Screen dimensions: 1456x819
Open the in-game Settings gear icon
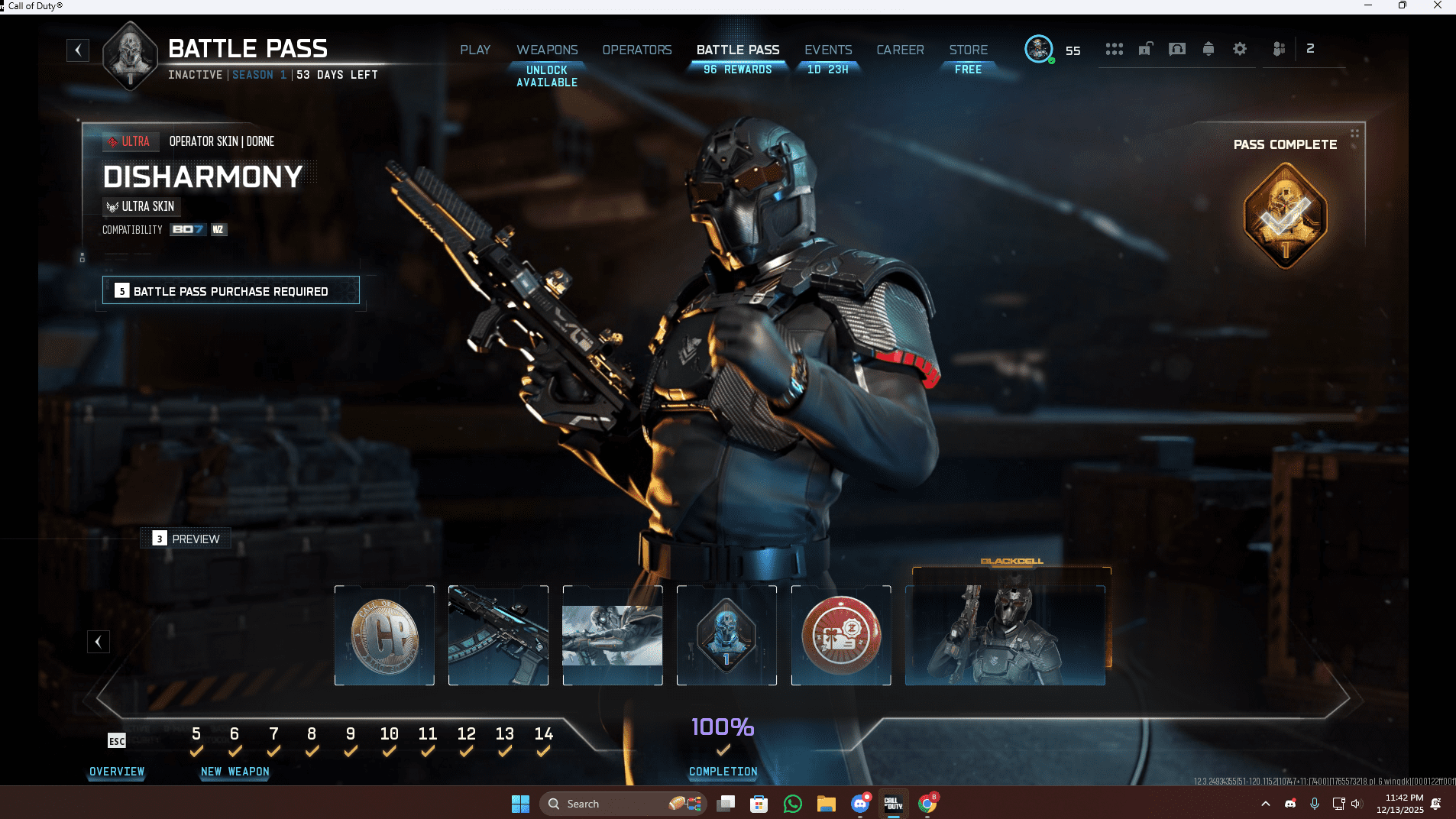tap(1239, 48)
